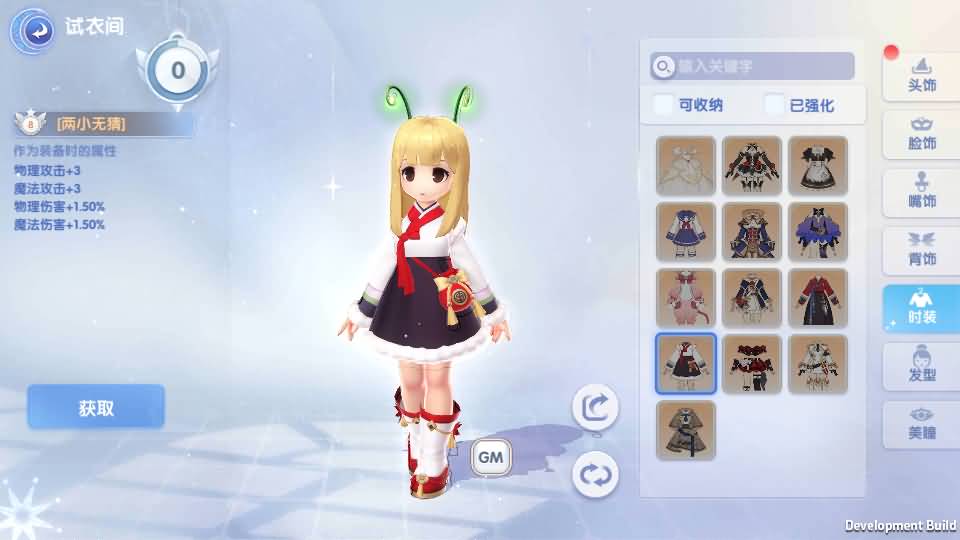
Task: Click the share arrow button
Action: pos(595,407)
